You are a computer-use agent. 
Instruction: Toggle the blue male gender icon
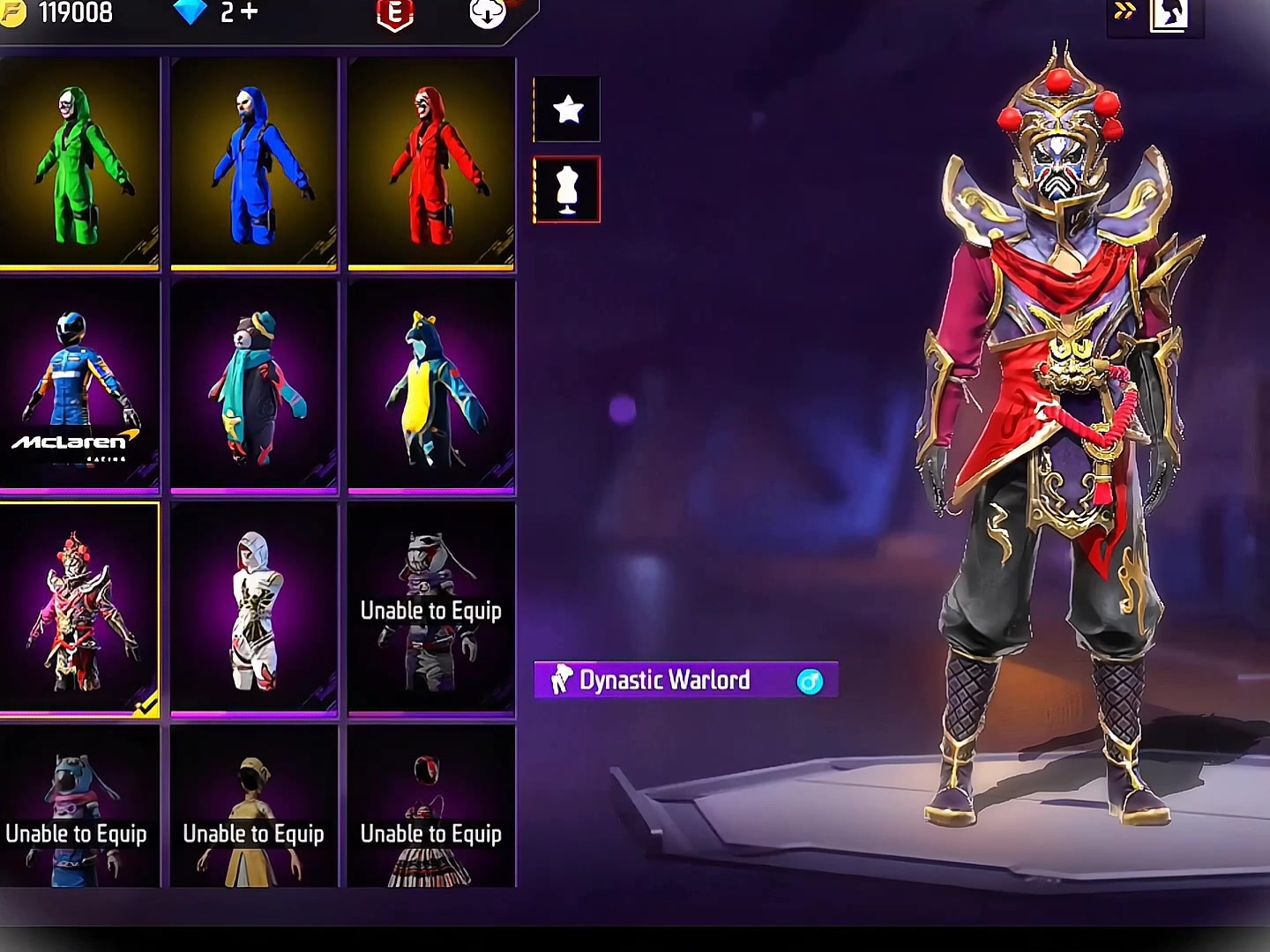[x=810, y=681]
